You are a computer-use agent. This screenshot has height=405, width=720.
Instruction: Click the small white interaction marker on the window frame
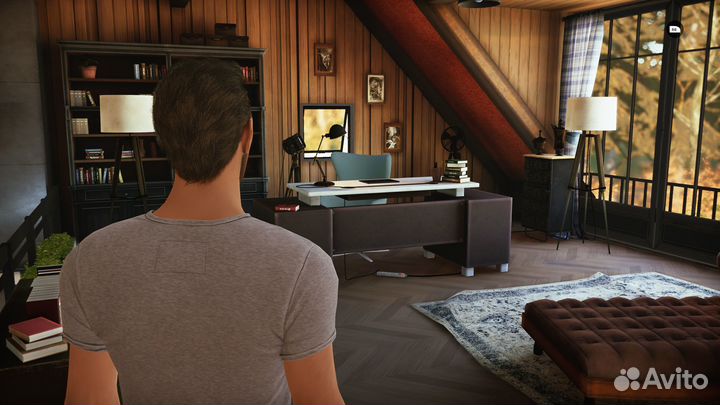(673, 29)
